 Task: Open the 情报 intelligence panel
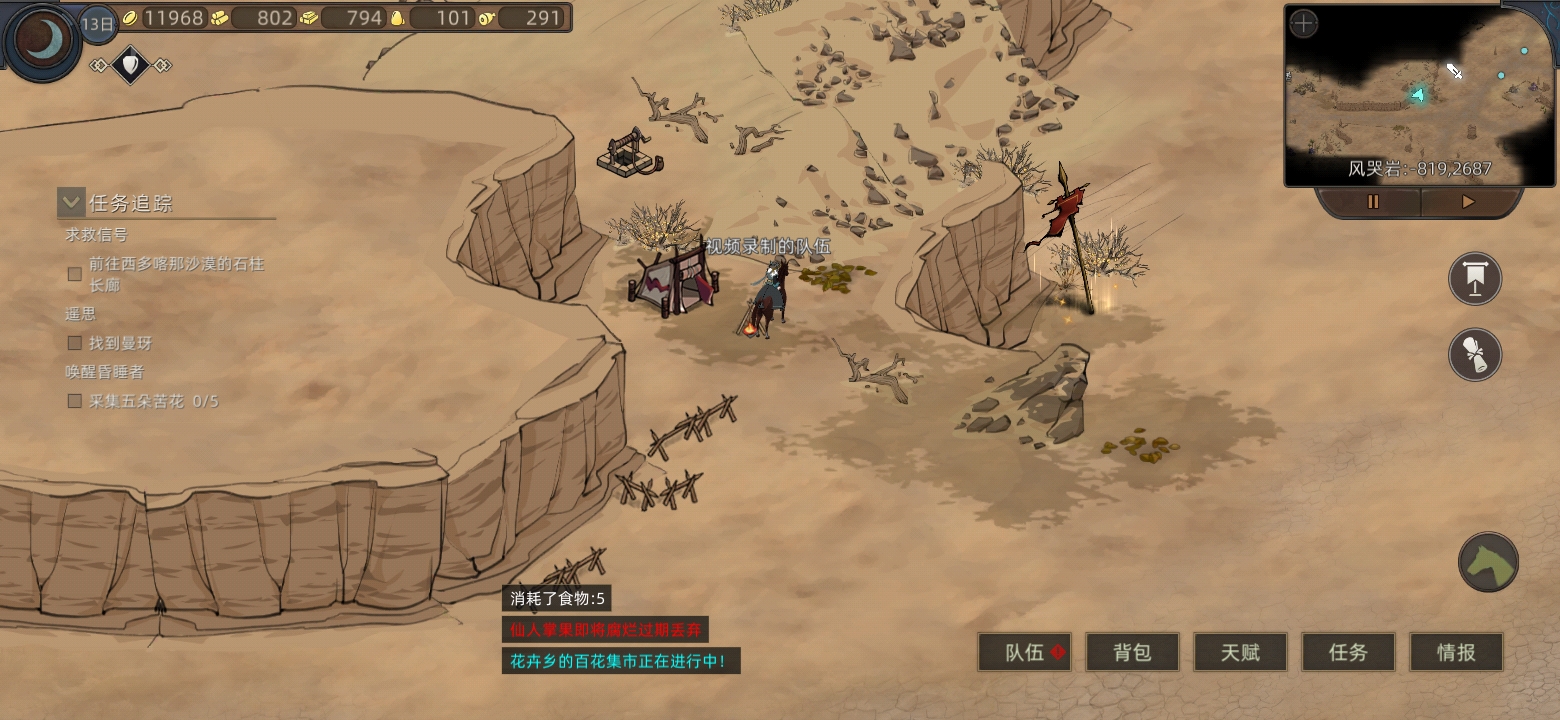point(1456,652)
